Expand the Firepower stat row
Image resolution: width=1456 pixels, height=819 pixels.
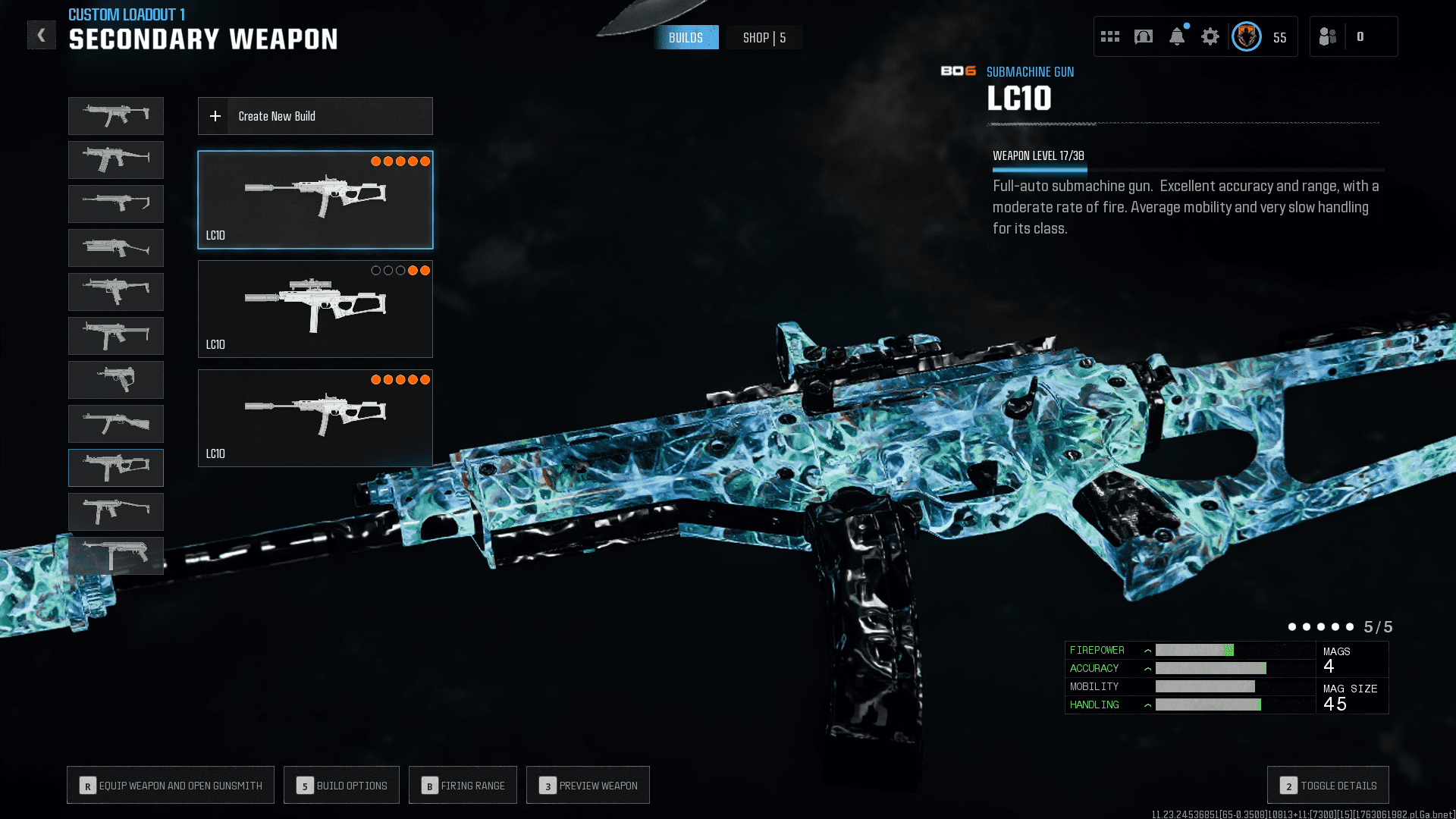(x=1147, y=651)
